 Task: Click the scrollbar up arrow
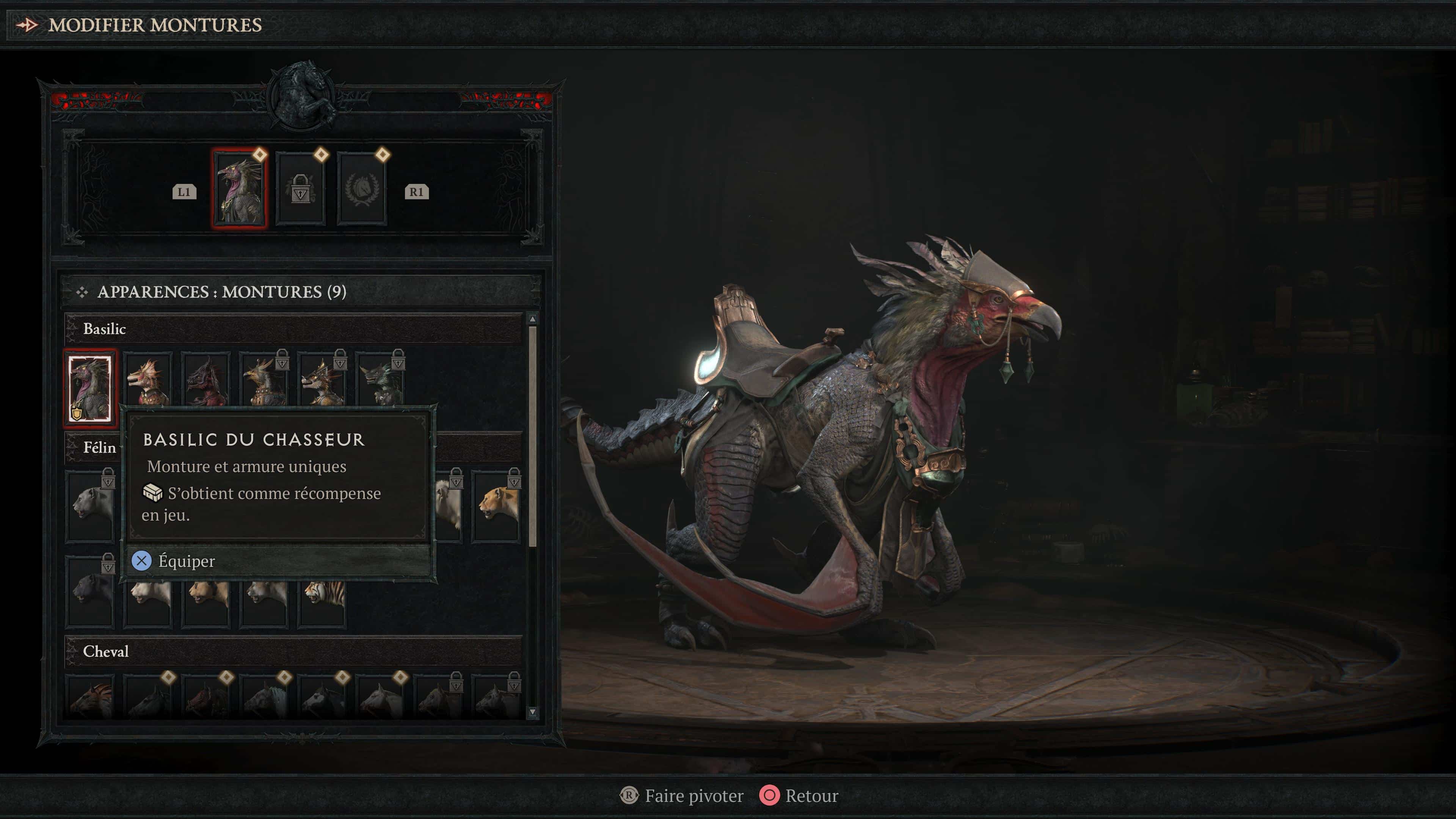coord(532,319)
